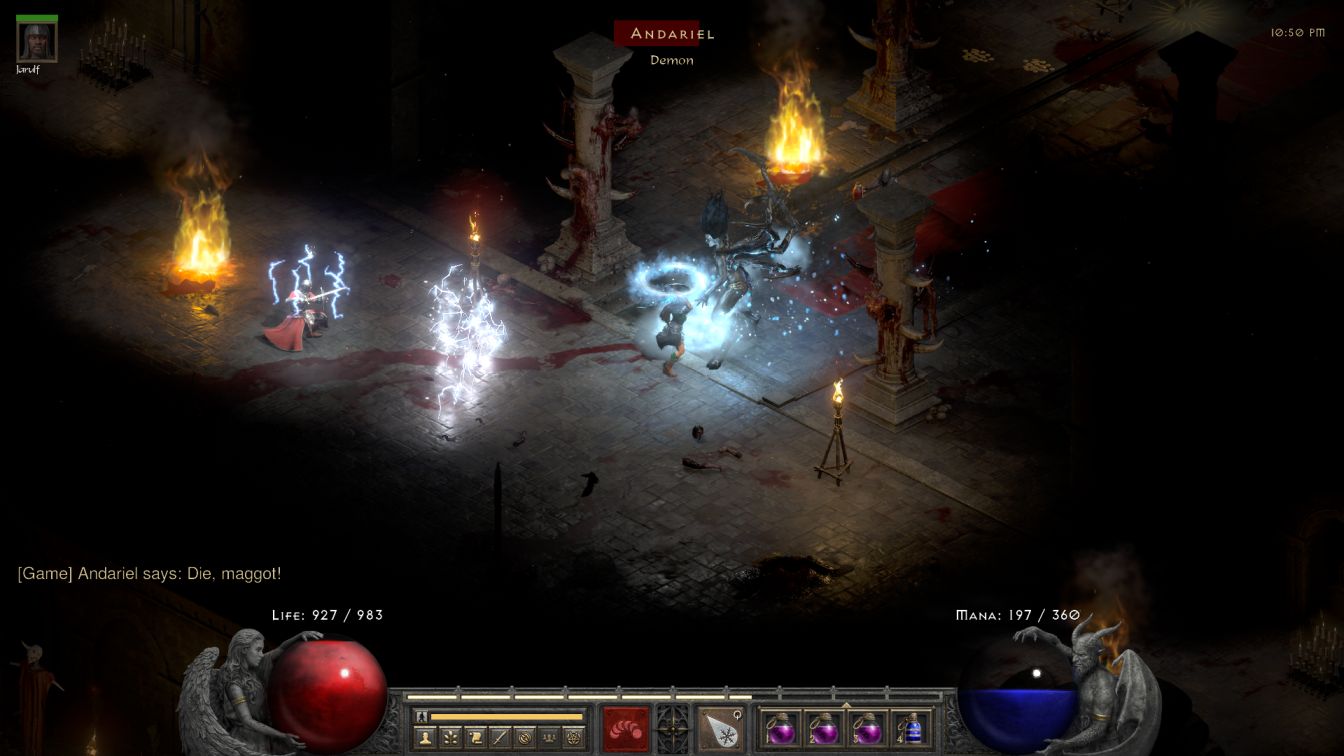Toggle the run/walk icon beside the stamina bar
This screenshot has height=756, width=1344.
click(421, 716)
